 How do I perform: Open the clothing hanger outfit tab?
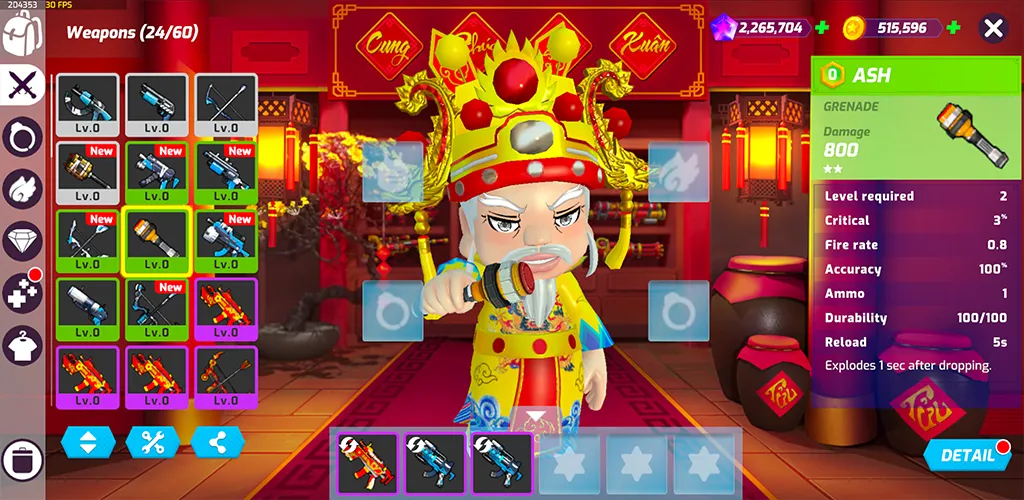[22, 346]
